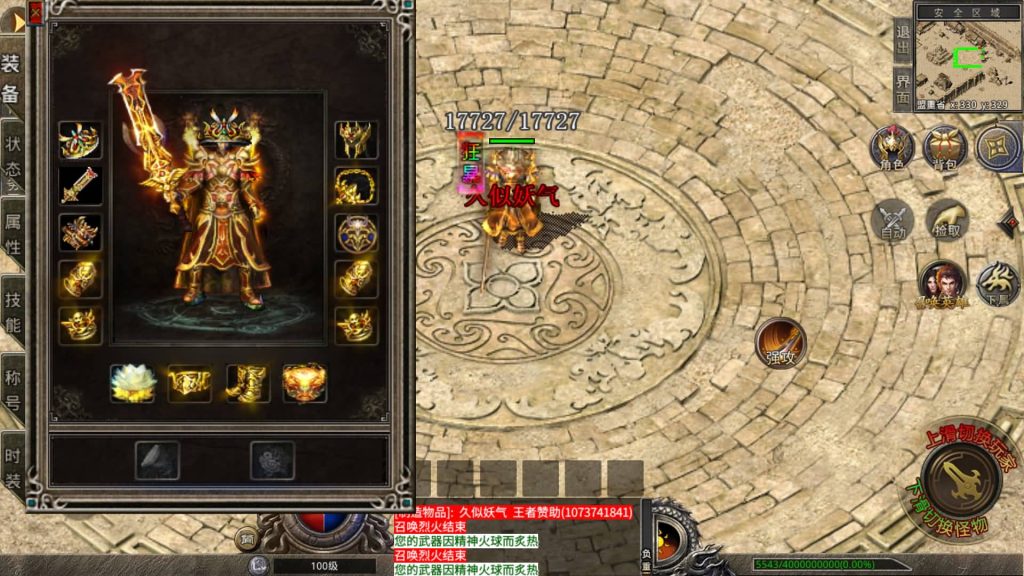Viewport: 1024px width, 576px height.
Task: Toggle 自动 (Auto) combat mode
Action: tap(892, 221)
